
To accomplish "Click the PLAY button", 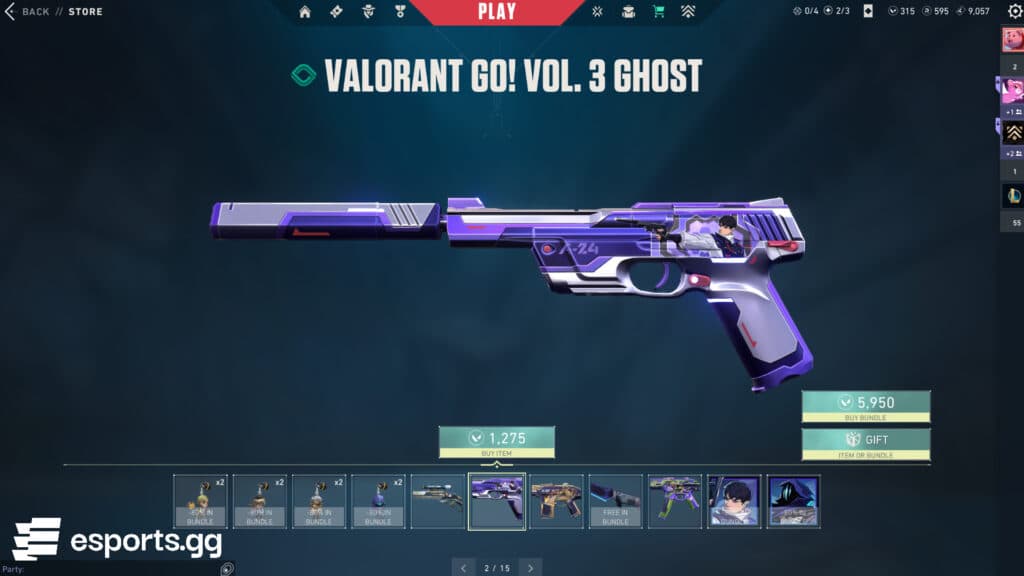I will coord(497,12).
